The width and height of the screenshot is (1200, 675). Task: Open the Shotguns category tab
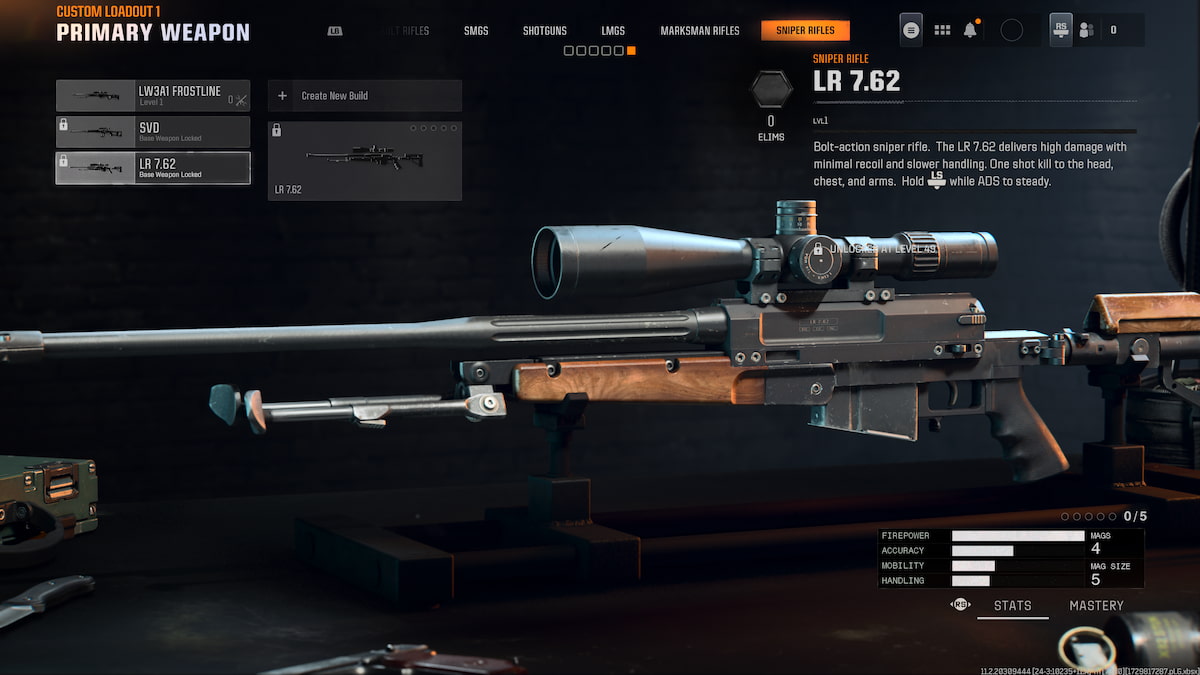pos(545,31)
